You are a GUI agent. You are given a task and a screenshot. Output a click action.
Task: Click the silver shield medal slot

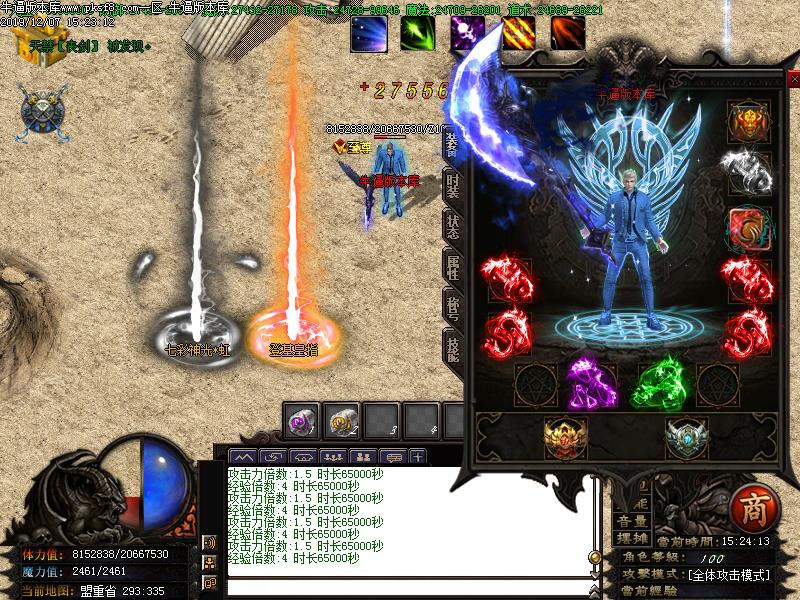[686, 437]
